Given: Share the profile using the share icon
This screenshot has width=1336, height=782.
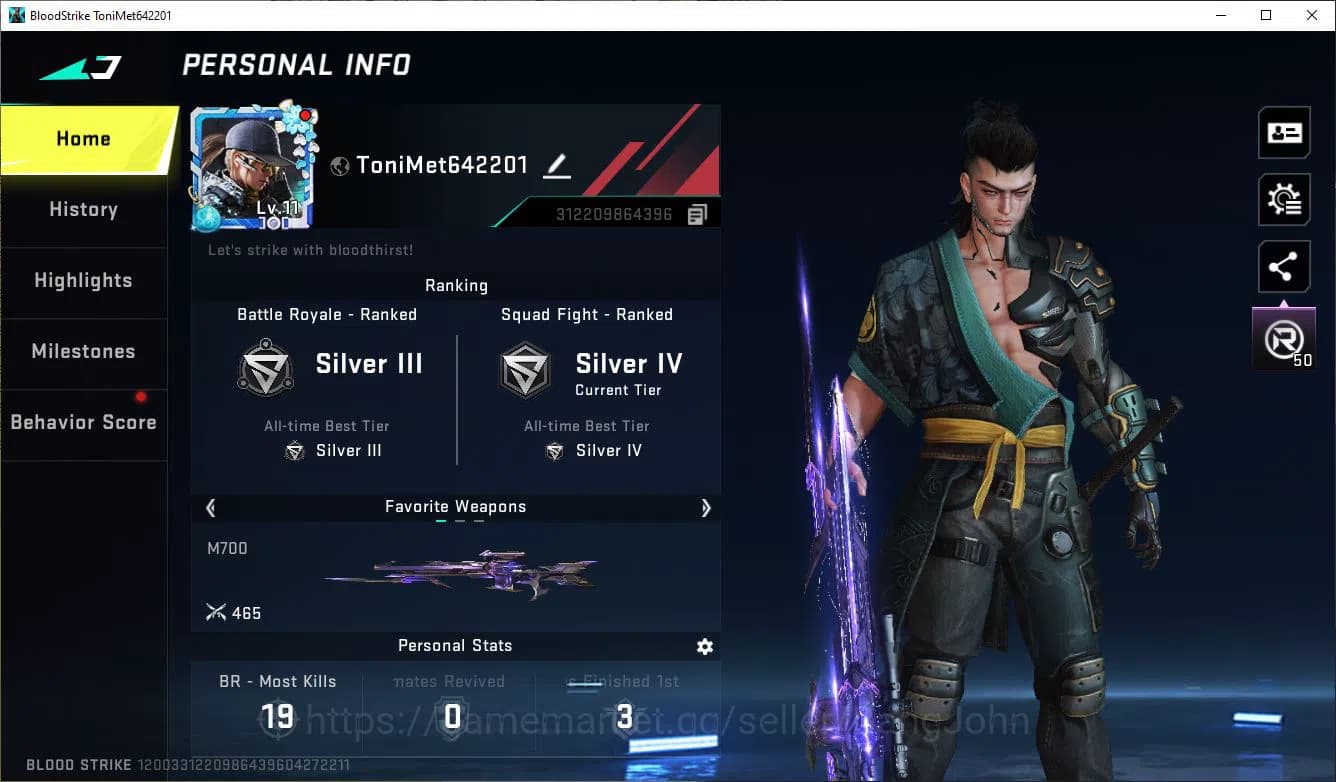Looking at the screenshot, I should coord(1284,266).
